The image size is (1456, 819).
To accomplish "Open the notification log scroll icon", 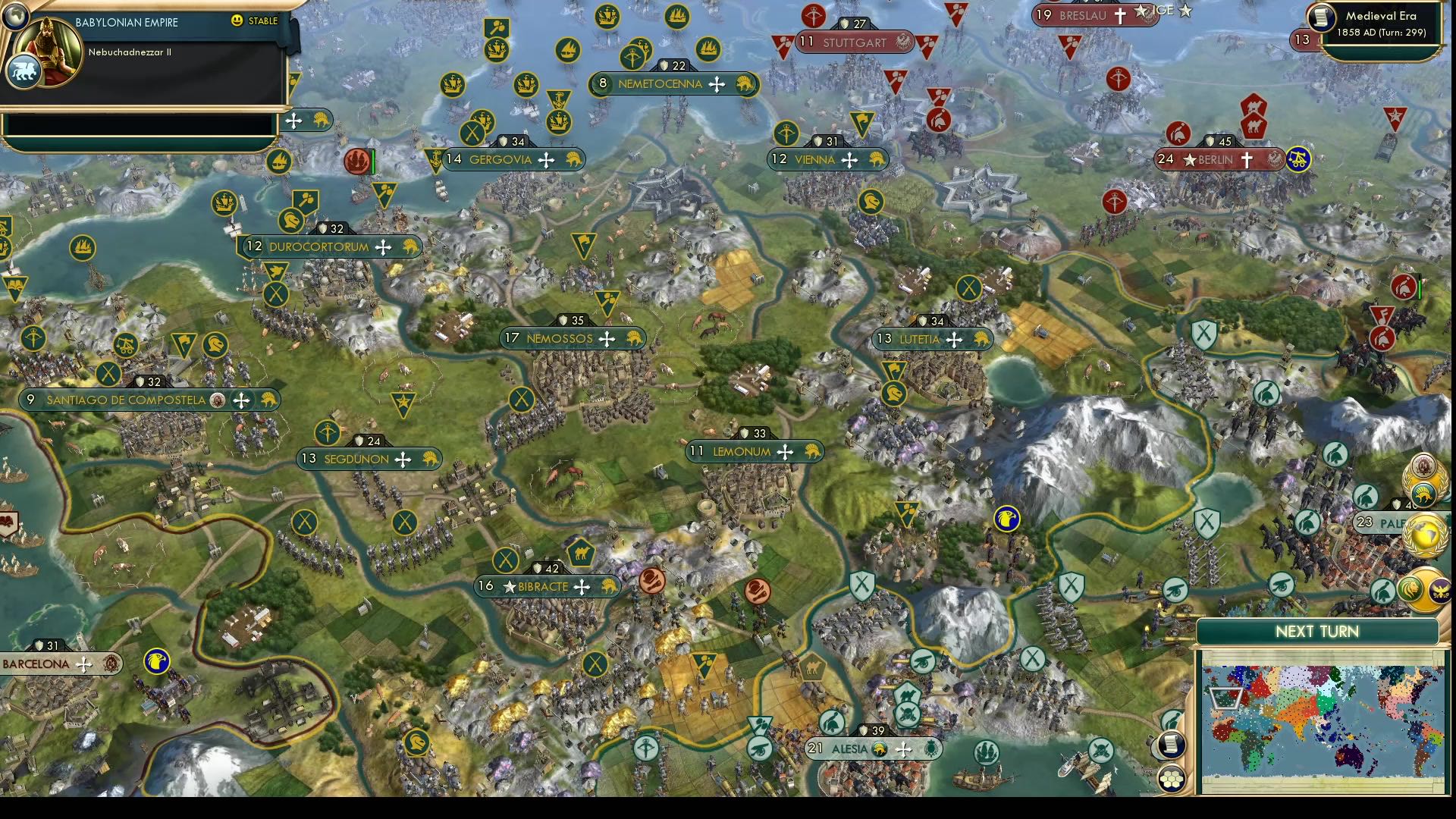I will point(1170,745).
